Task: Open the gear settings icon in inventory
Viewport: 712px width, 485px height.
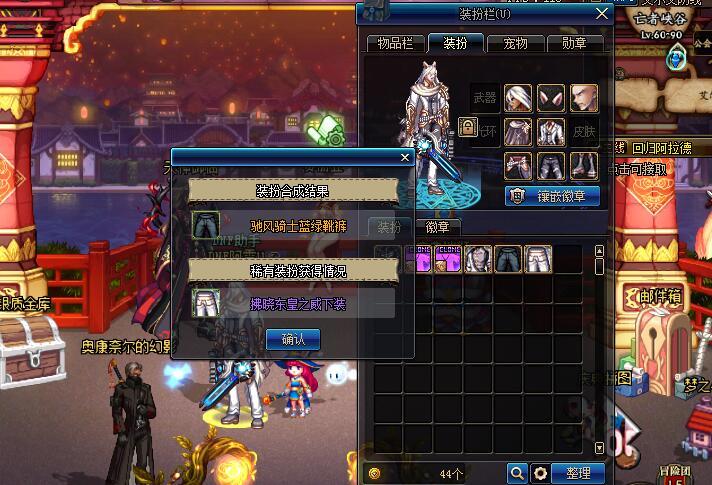Action: pyautogui.click(x=541, y=473)
